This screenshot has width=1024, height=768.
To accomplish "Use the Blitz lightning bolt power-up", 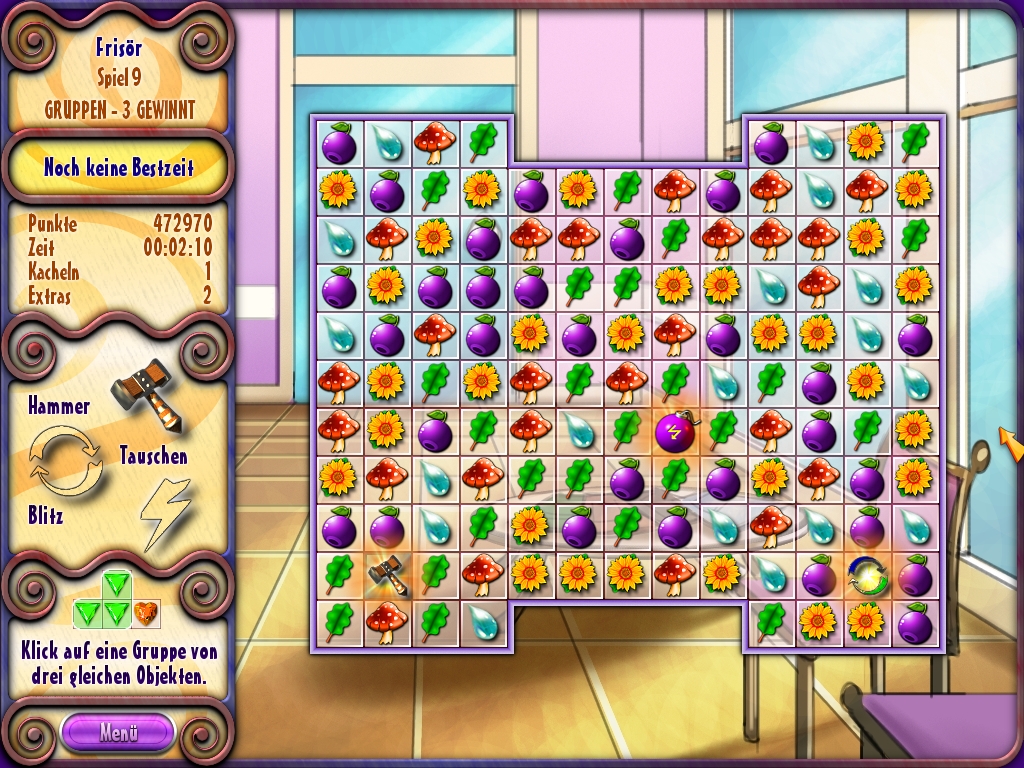I will [x=164, y=510].
